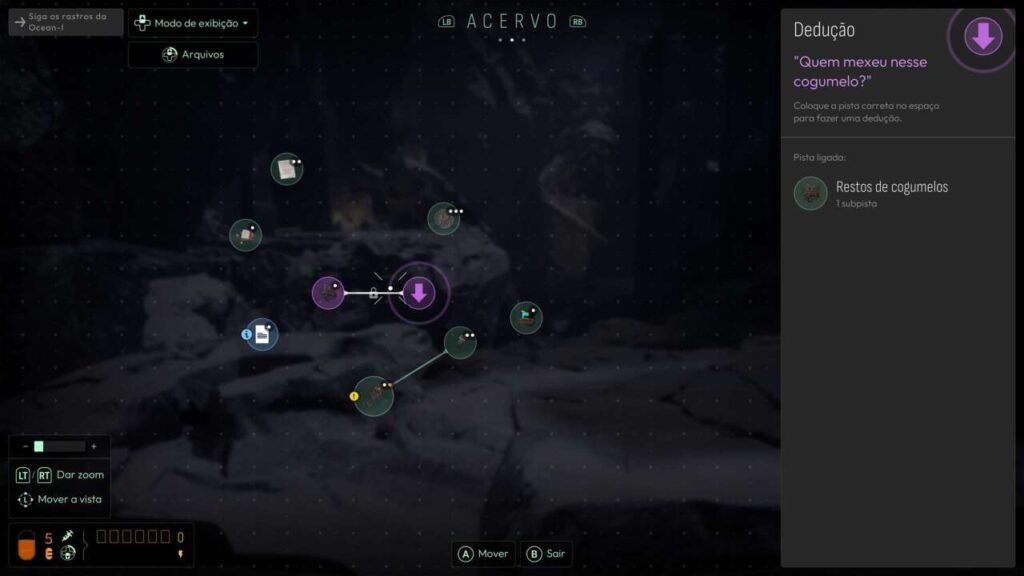Select the clue node with three dots
Viewport: 1024px width, 576px height.
(x=443, y=218)
